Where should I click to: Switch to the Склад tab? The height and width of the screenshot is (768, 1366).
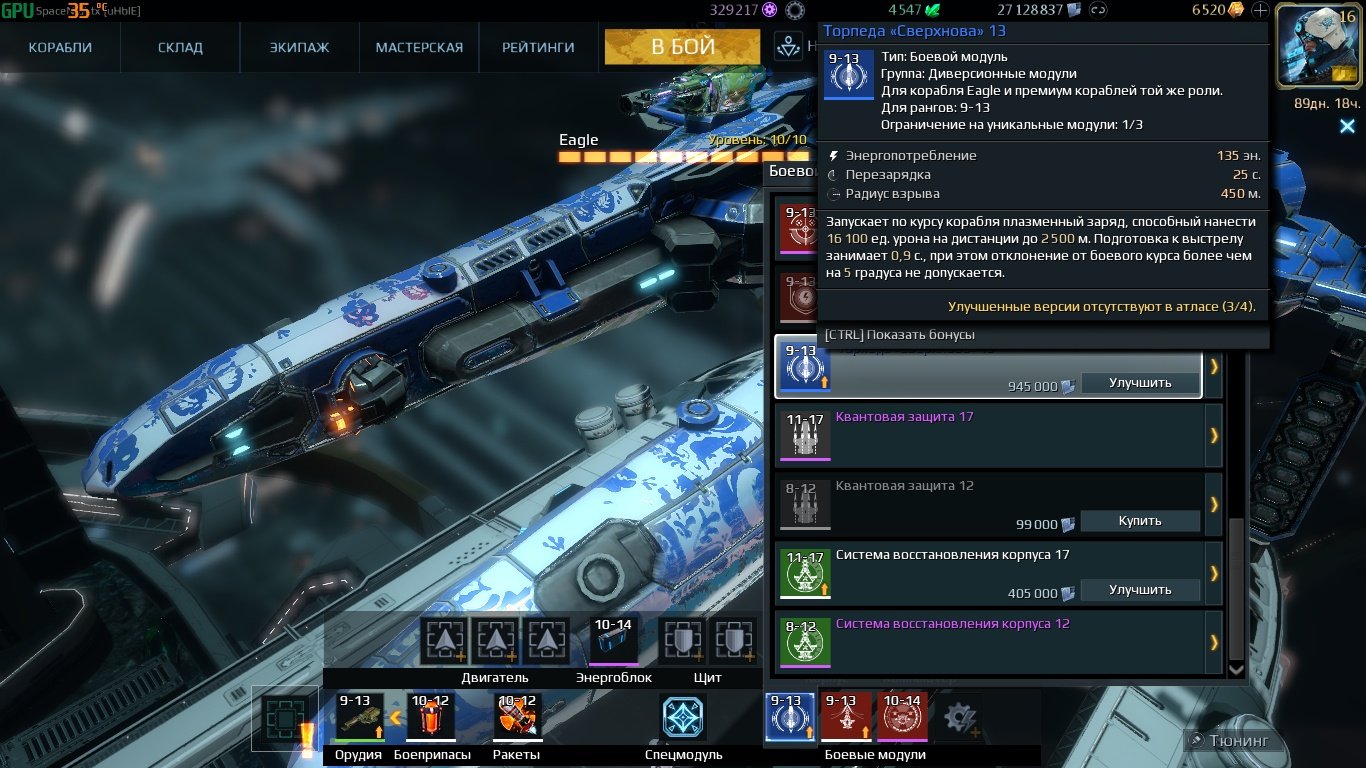coord(180,47)
